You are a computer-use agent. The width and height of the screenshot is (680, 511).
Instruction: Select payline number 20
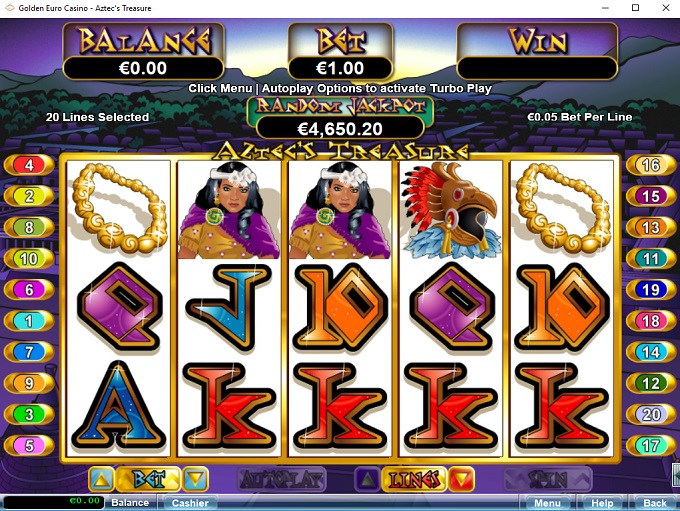(x=651, y=415)
